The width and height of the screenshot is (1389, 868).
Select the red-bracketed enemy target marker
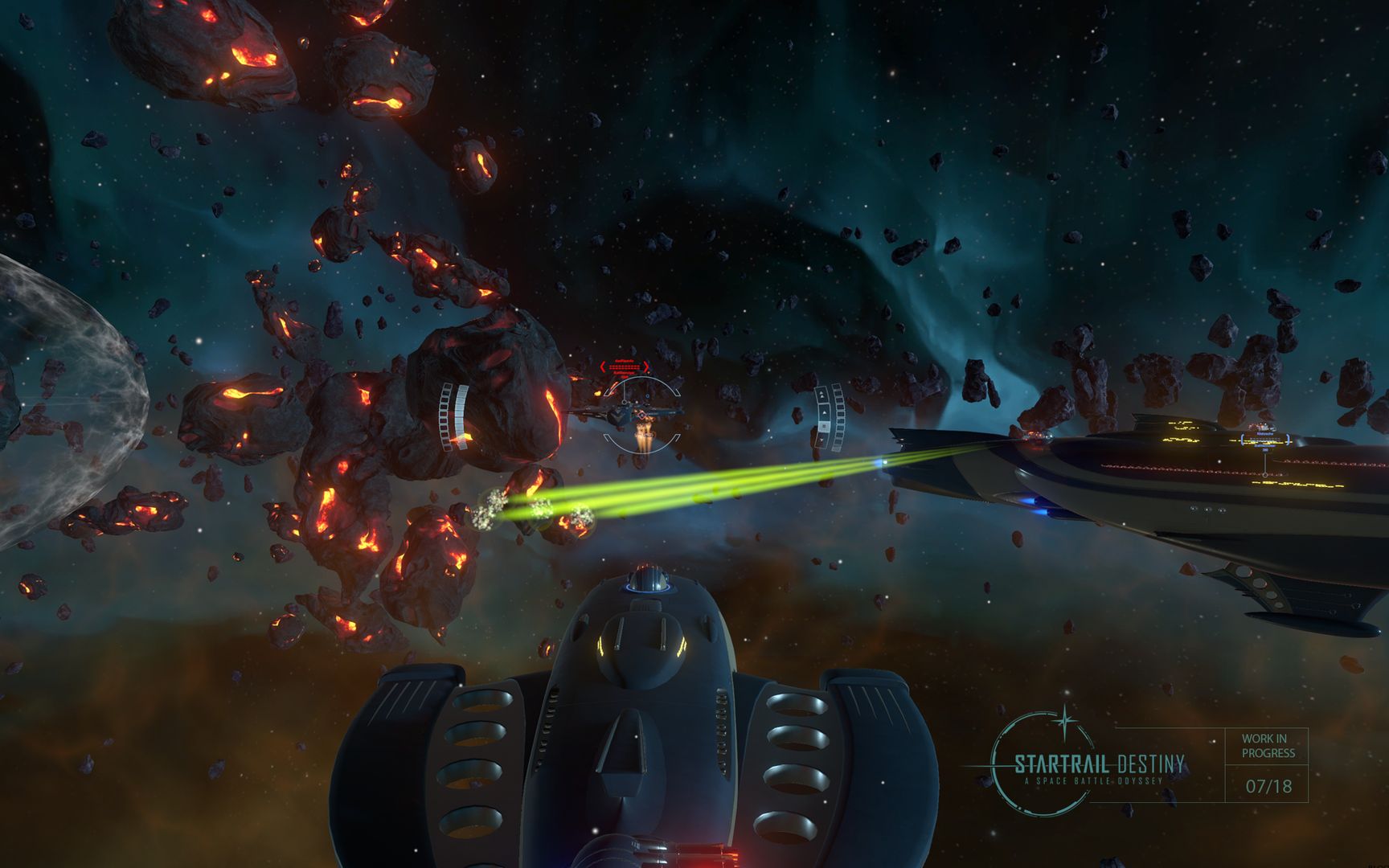[625, 367]
